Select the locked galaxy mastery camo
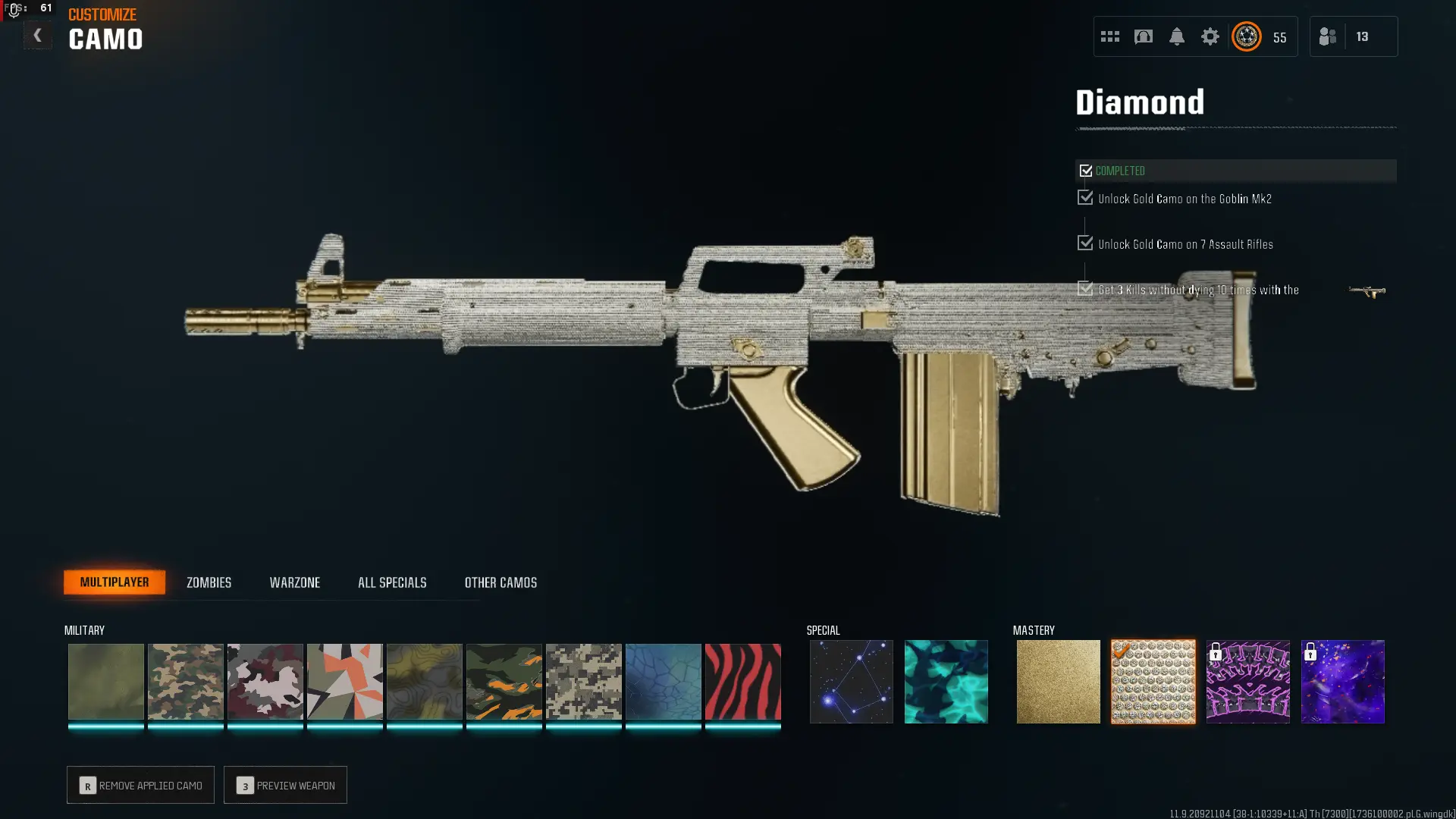This screenshot has width=1456, height=819. pyautogui.click(x=1342, y=681)
